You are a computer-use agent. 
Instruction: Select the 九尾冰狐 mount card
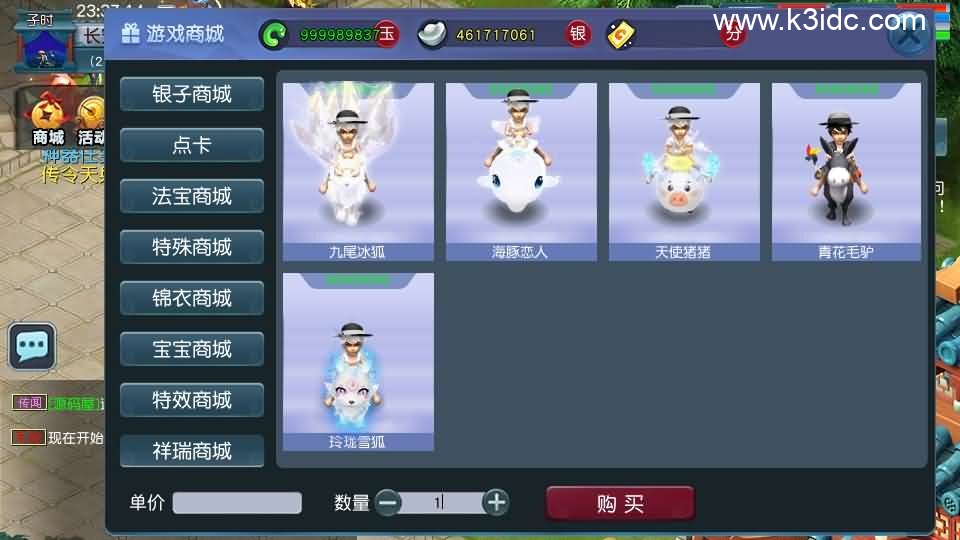[x=358, y=172]
